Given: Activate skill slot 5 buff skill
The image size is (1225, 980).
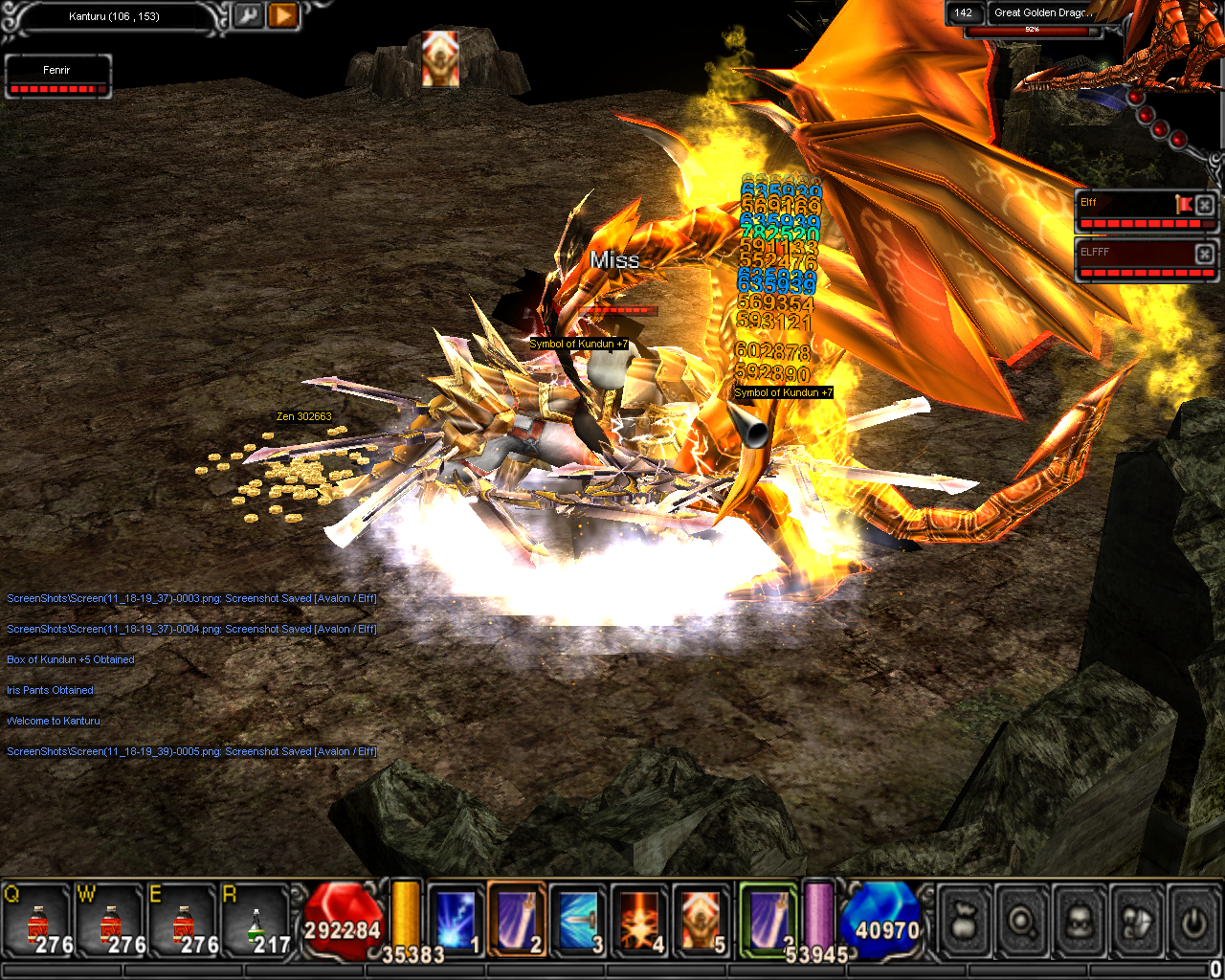Looking at the screenshot, I should click(702, 921).
